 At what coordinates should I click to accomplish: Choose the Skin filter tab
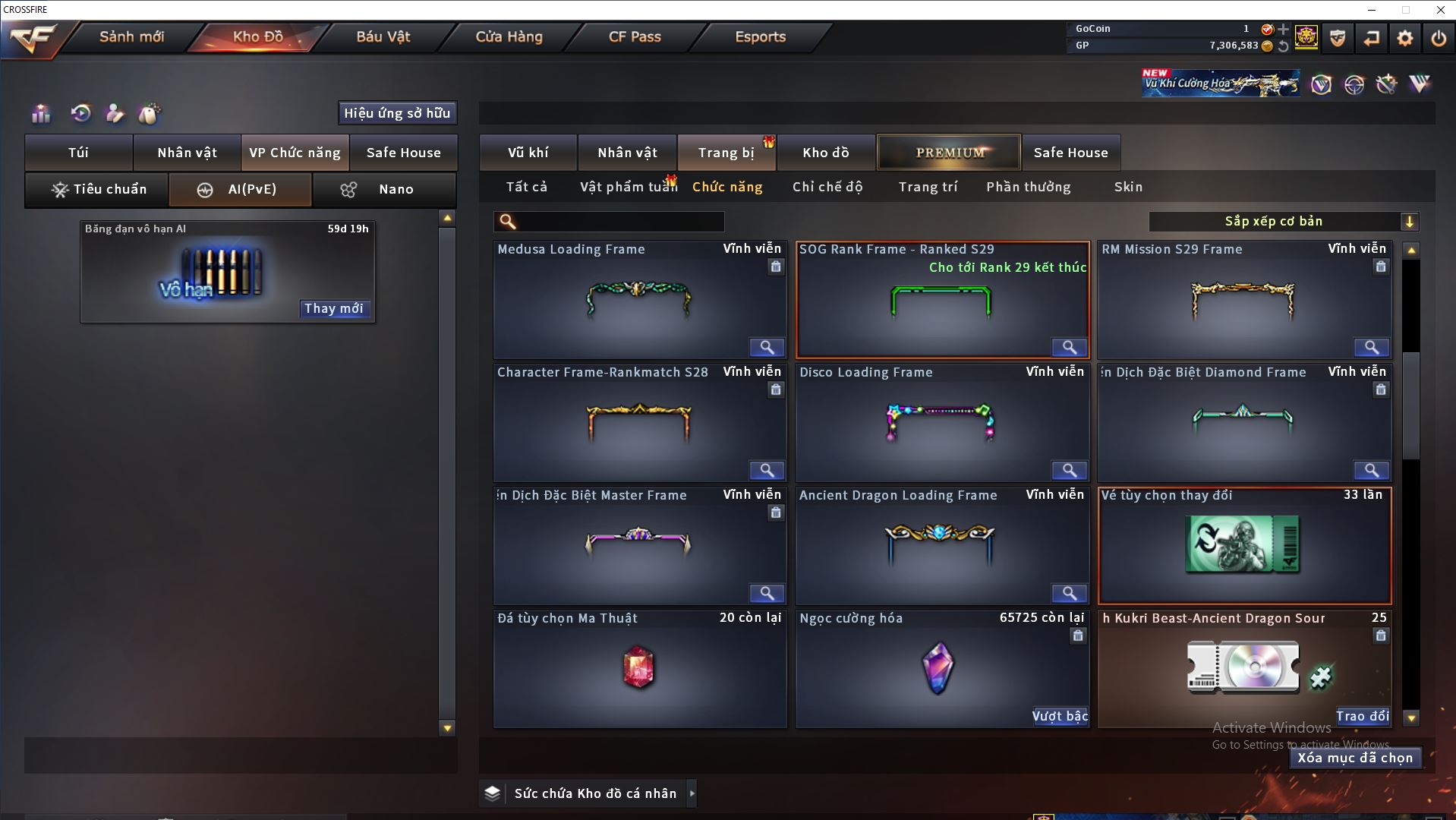point(1128,187)
